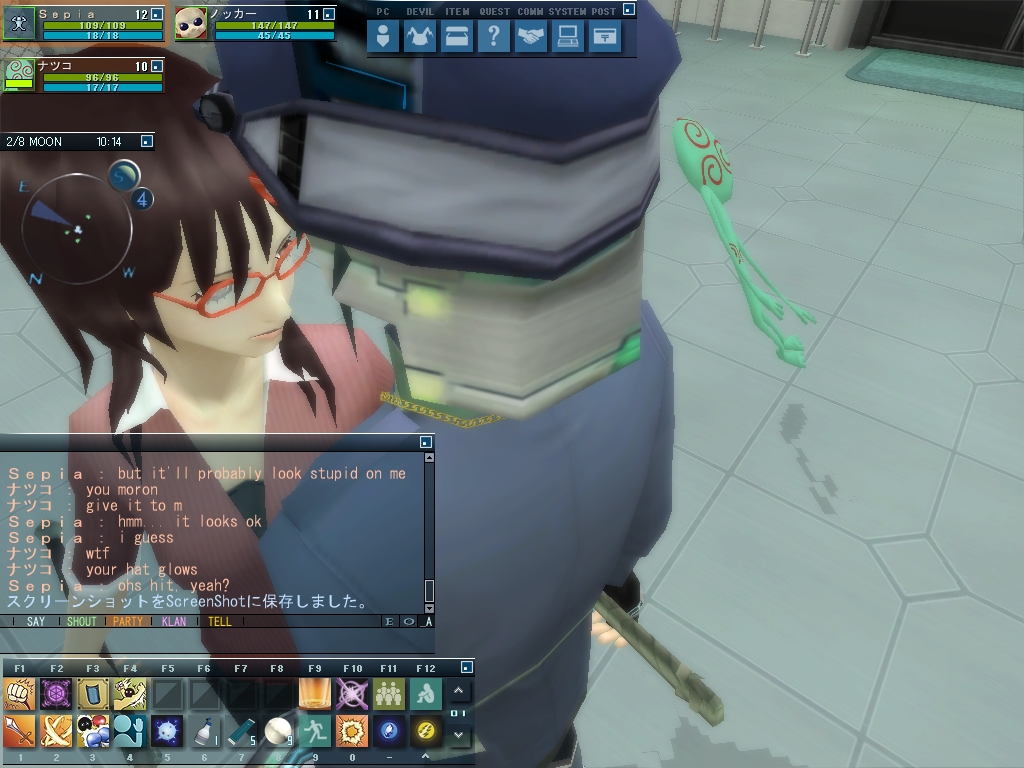
Task: Select the TELL chat channel
Action: click(x=219, y=621)
